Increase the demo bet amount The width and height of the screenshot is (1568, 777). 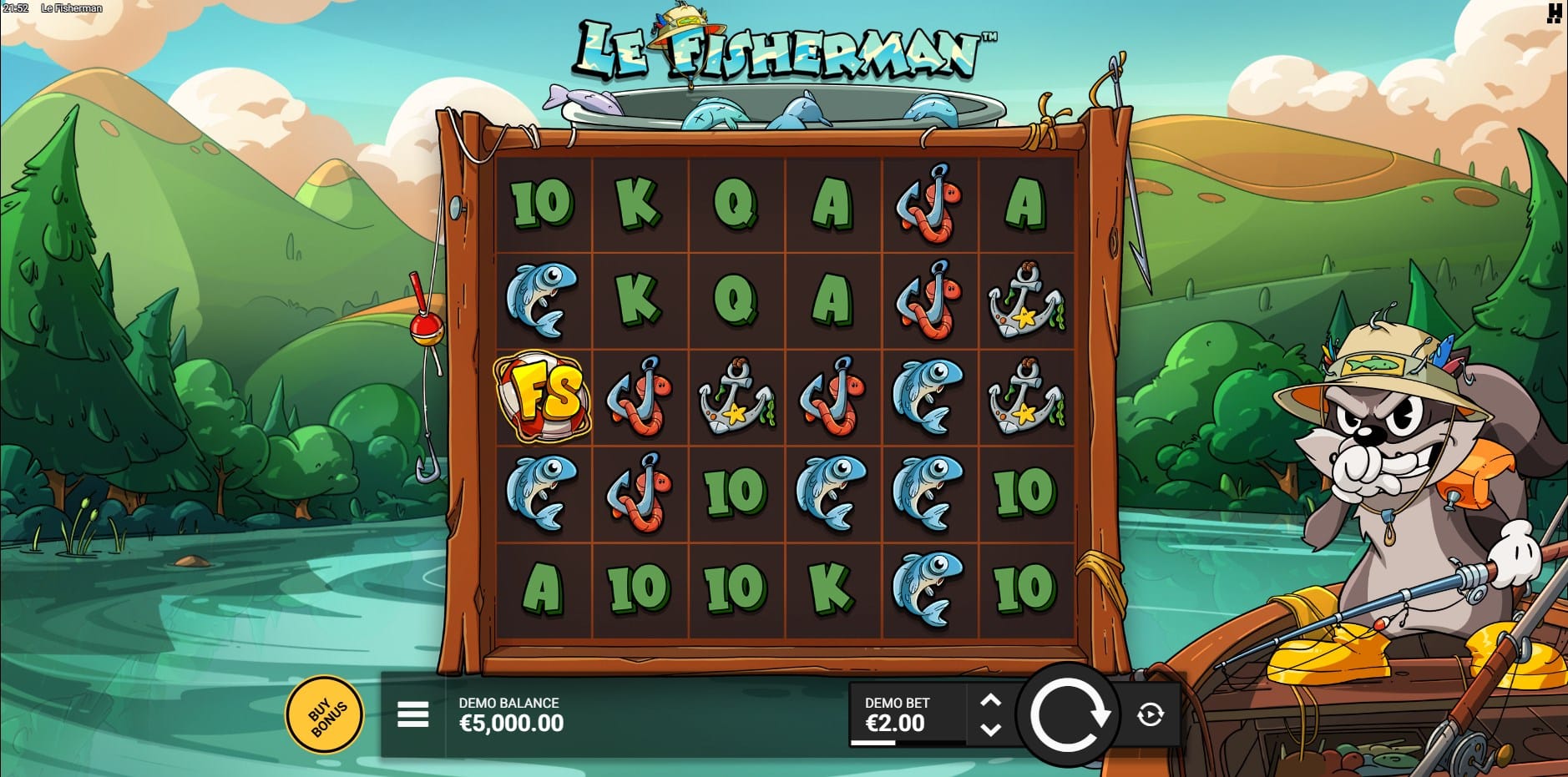tap(990, 700)
